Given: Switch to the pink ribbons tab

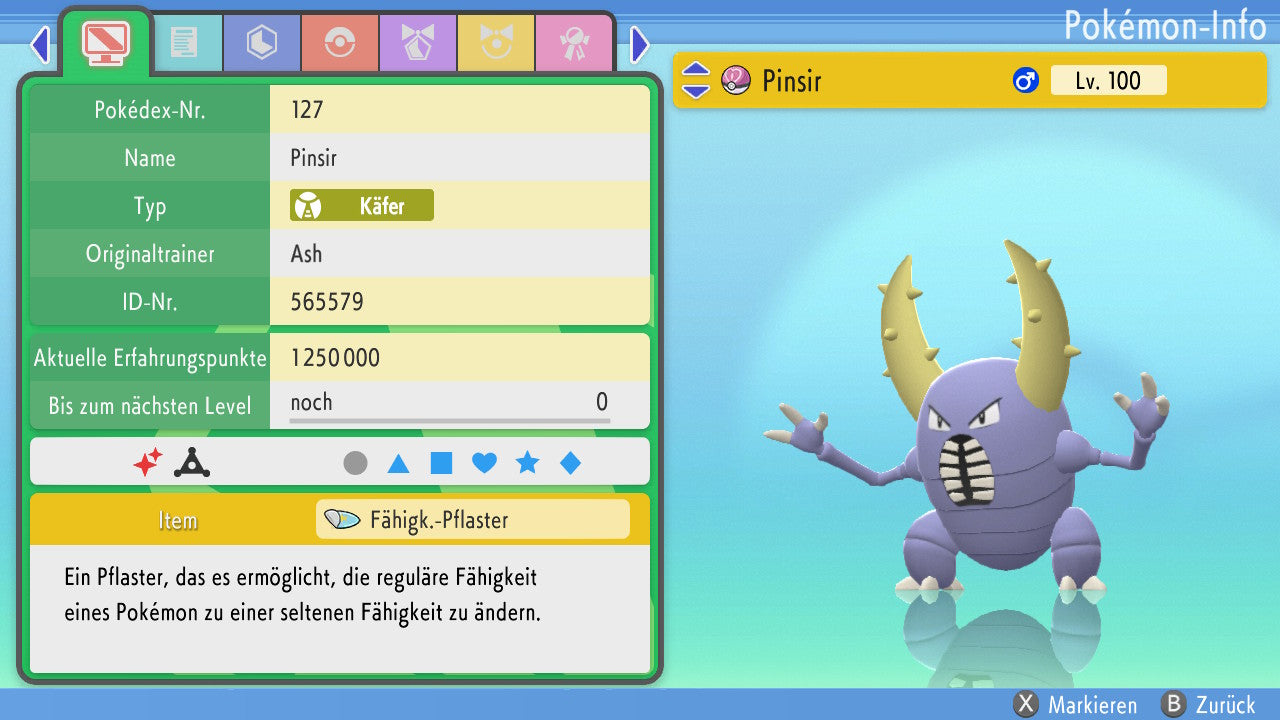Looking at the screenshot, I should [574, 43].
